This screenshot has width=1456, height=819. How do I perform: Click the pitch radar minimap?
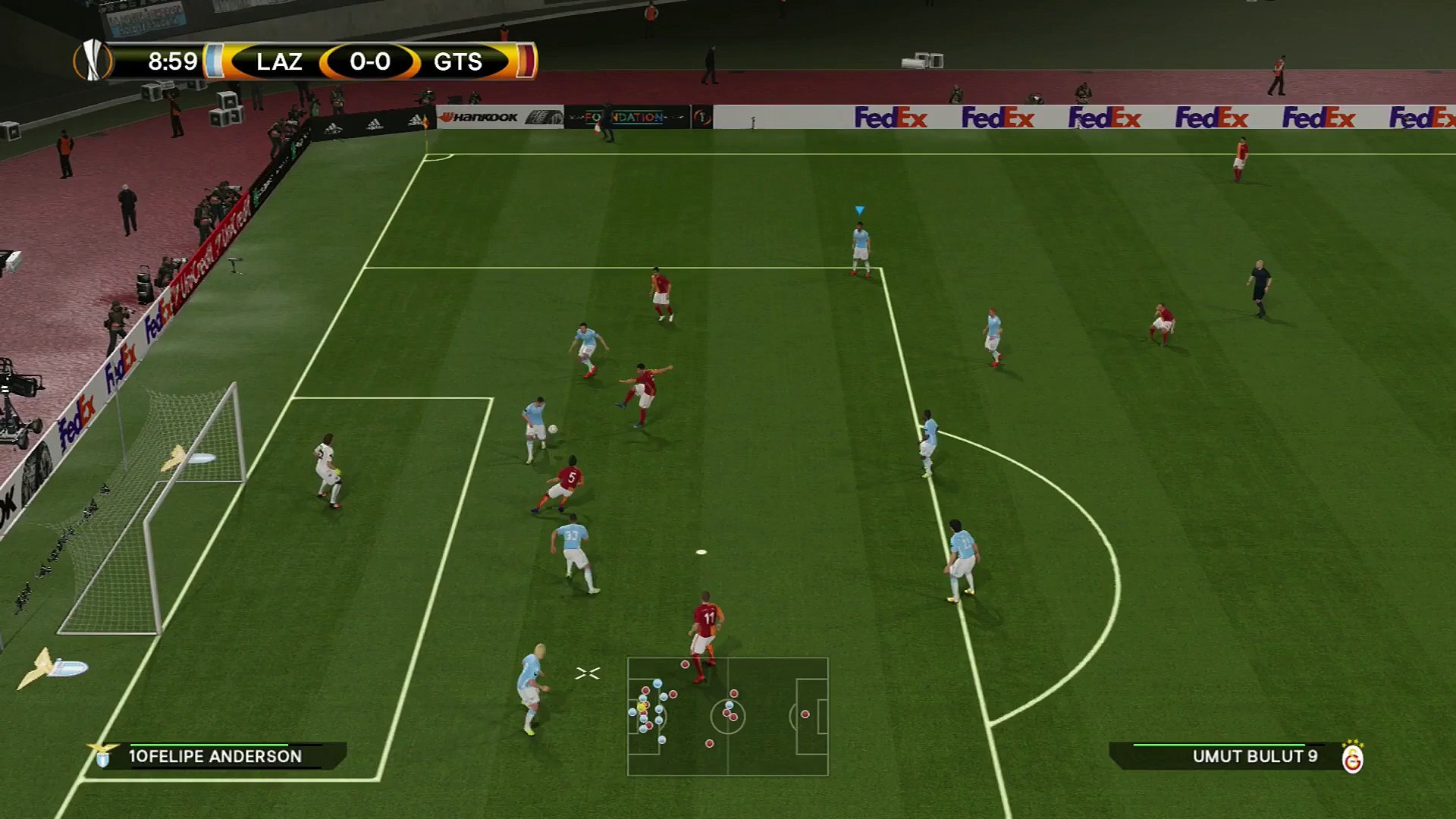pyautogui.click(x=727, y=716)
